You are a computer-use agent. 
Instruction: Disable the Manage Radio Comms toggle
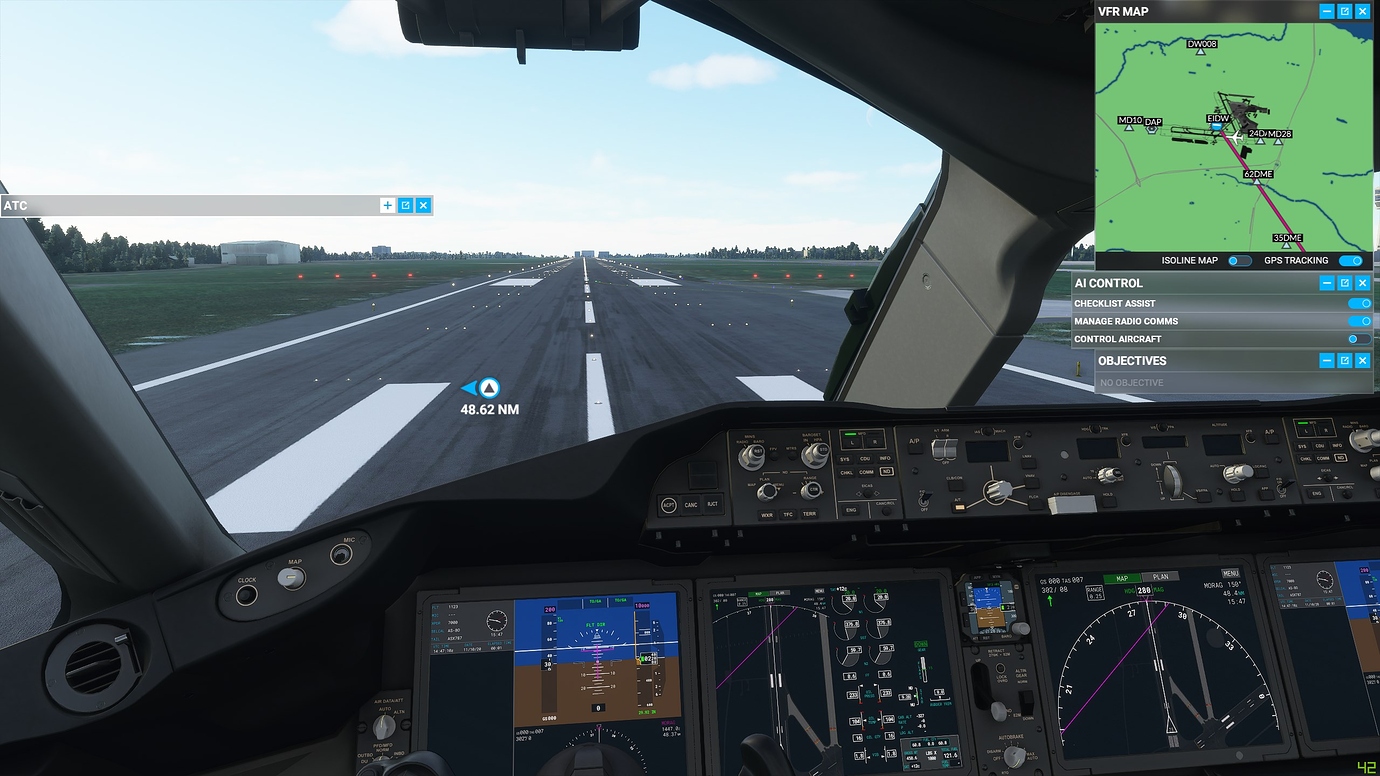tap(1358, 321)
